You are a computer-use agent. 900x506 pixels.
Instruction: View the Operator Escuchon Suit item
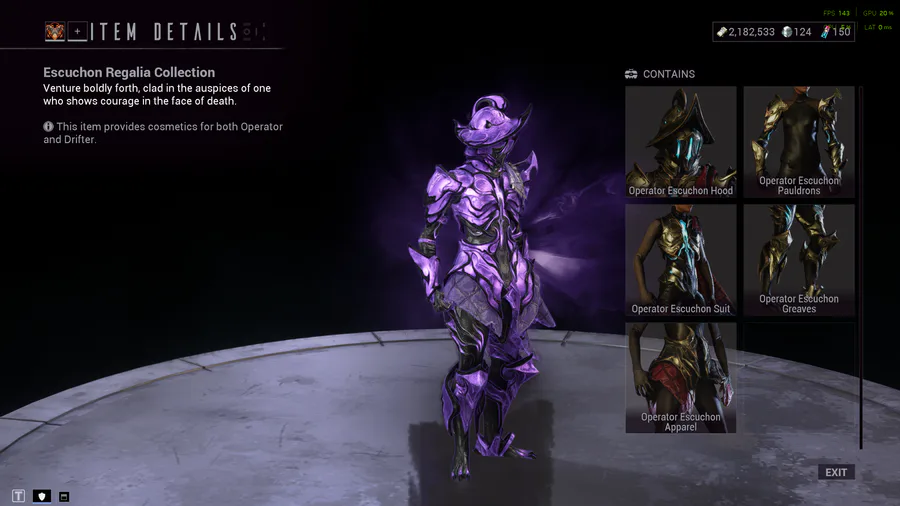pos(681,260)
